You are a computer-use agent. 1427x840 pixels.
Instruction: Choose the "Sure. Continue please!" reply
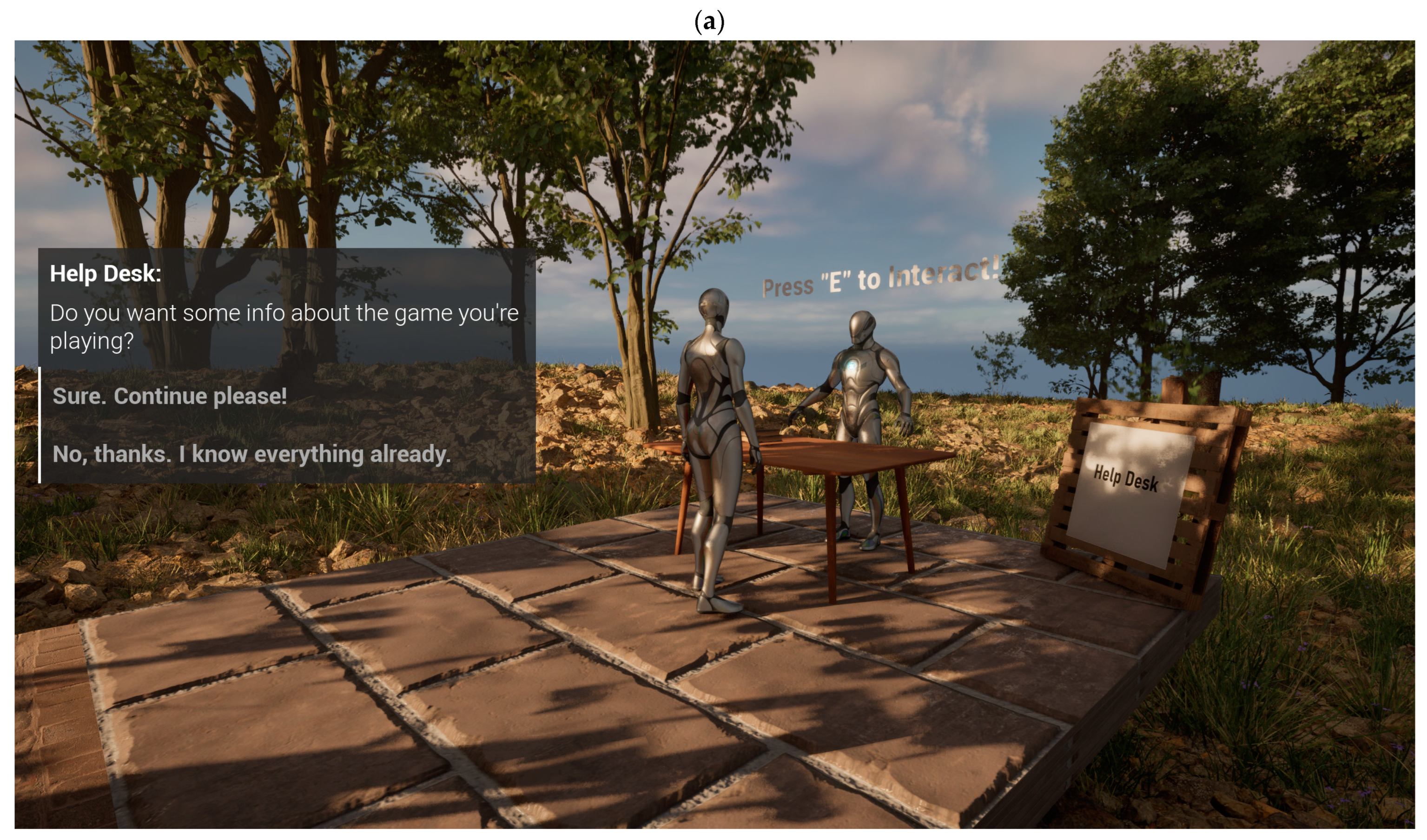click(170, 397)
